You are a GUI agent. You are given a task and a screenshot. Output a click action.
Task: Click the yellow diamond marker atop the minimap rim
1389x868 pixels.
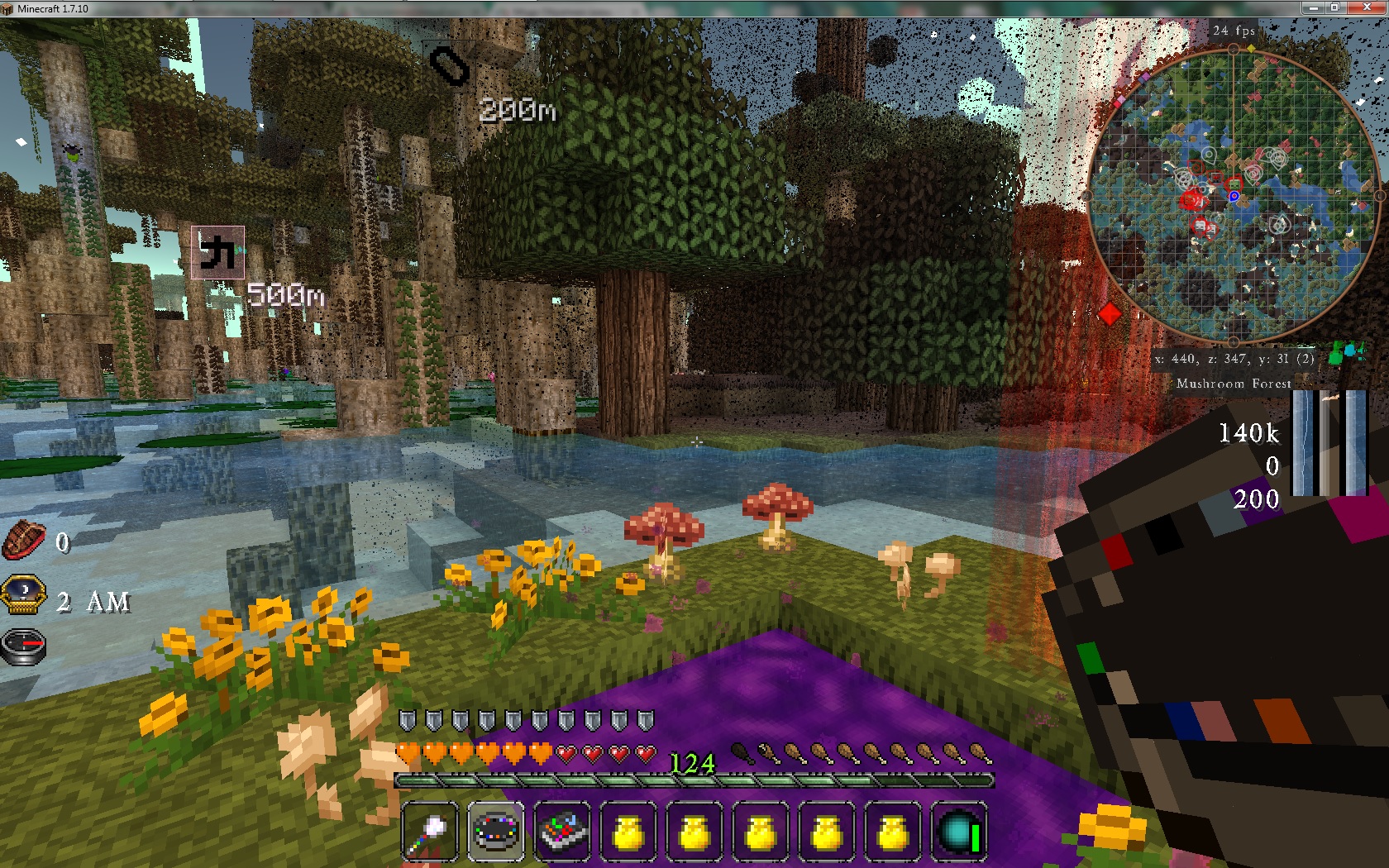pyautogui.click(x=1251, y=49)
